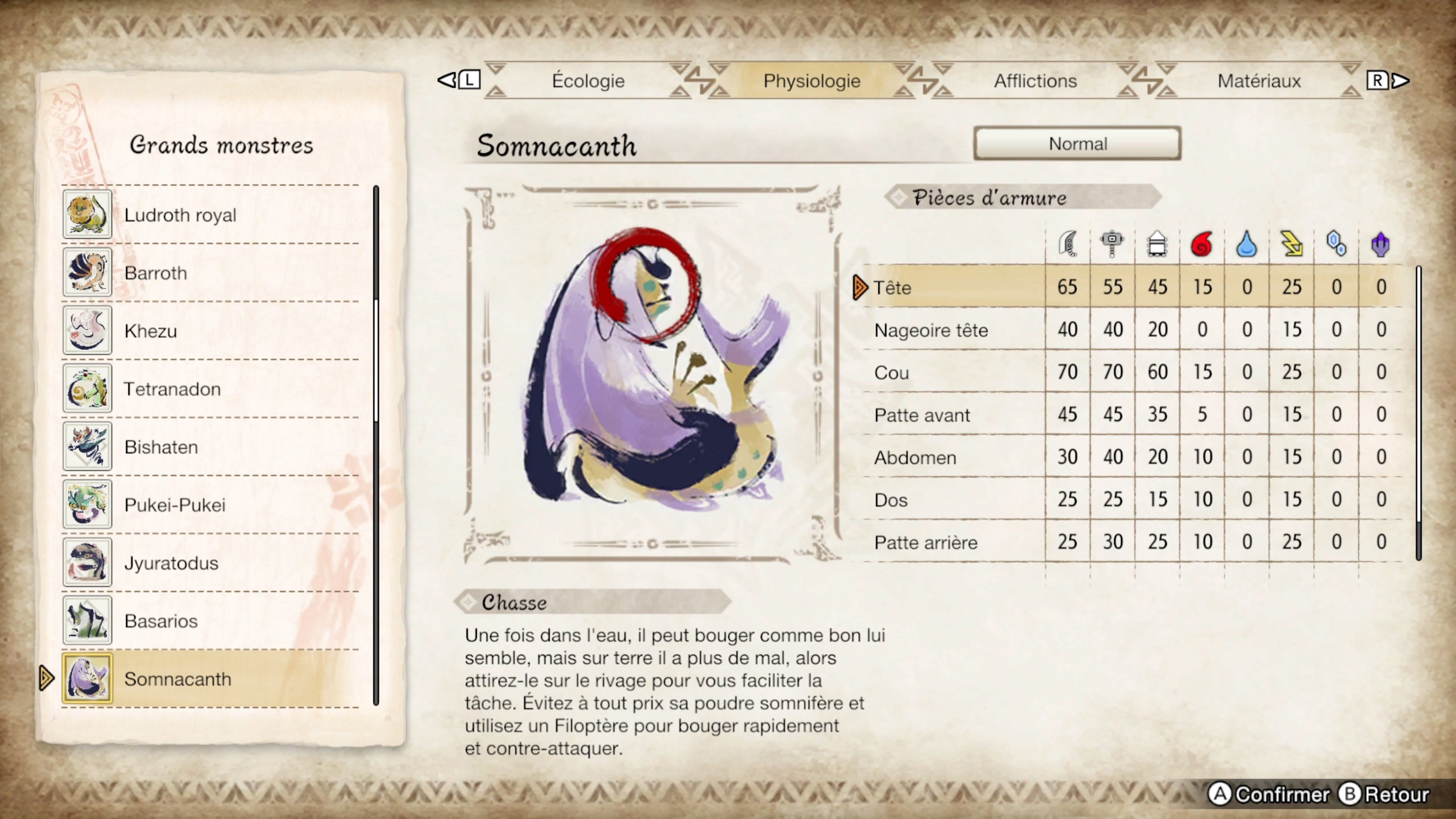The width and height of the screenshot is (1456, 819).
Task: Show the Matériaux tab
Action: [x=1259, y=81]
